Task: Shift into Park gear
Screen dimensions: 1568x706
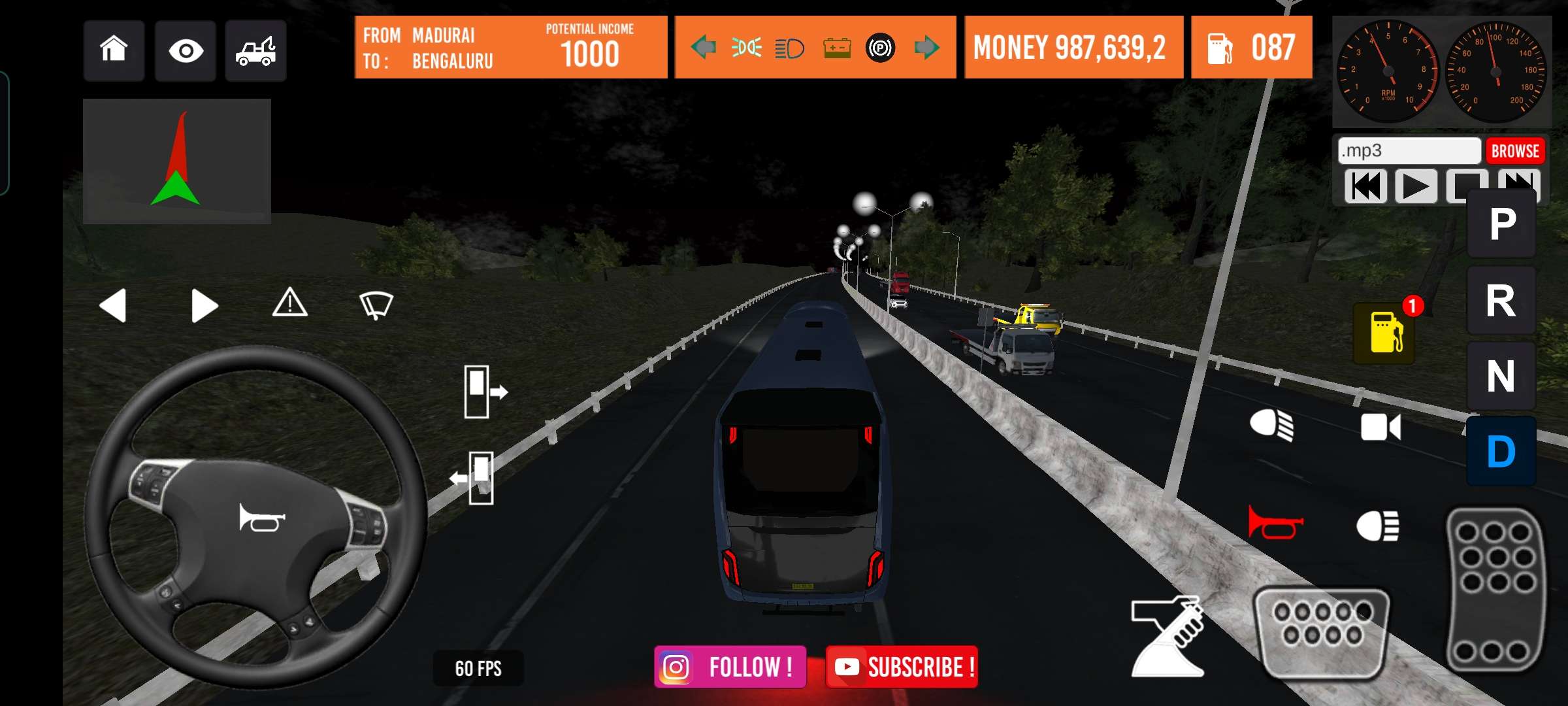Action: (1501, 224)
